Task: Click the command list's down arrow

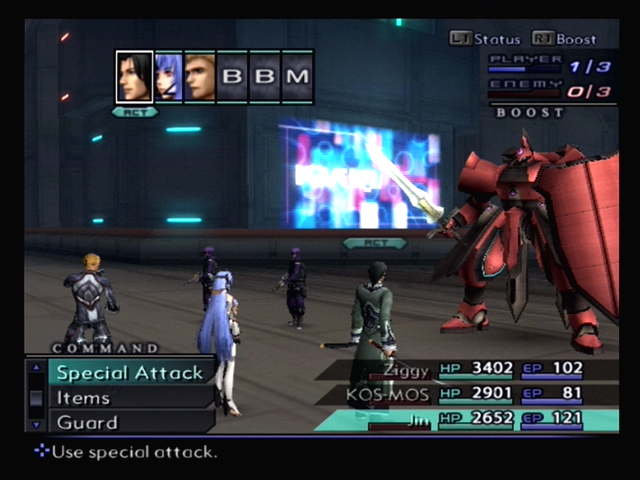Action: coord(36,424)
